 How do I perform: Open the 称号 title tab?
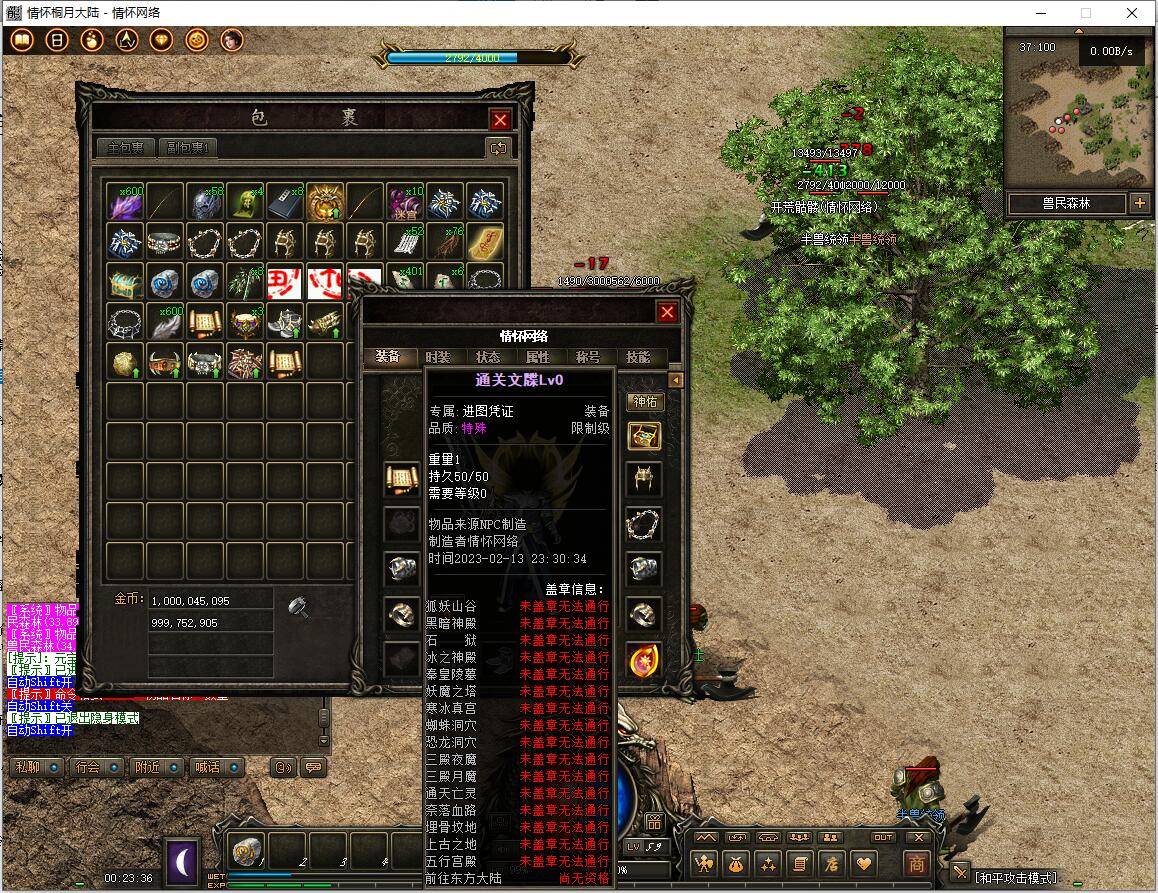(x=588, y=357)
